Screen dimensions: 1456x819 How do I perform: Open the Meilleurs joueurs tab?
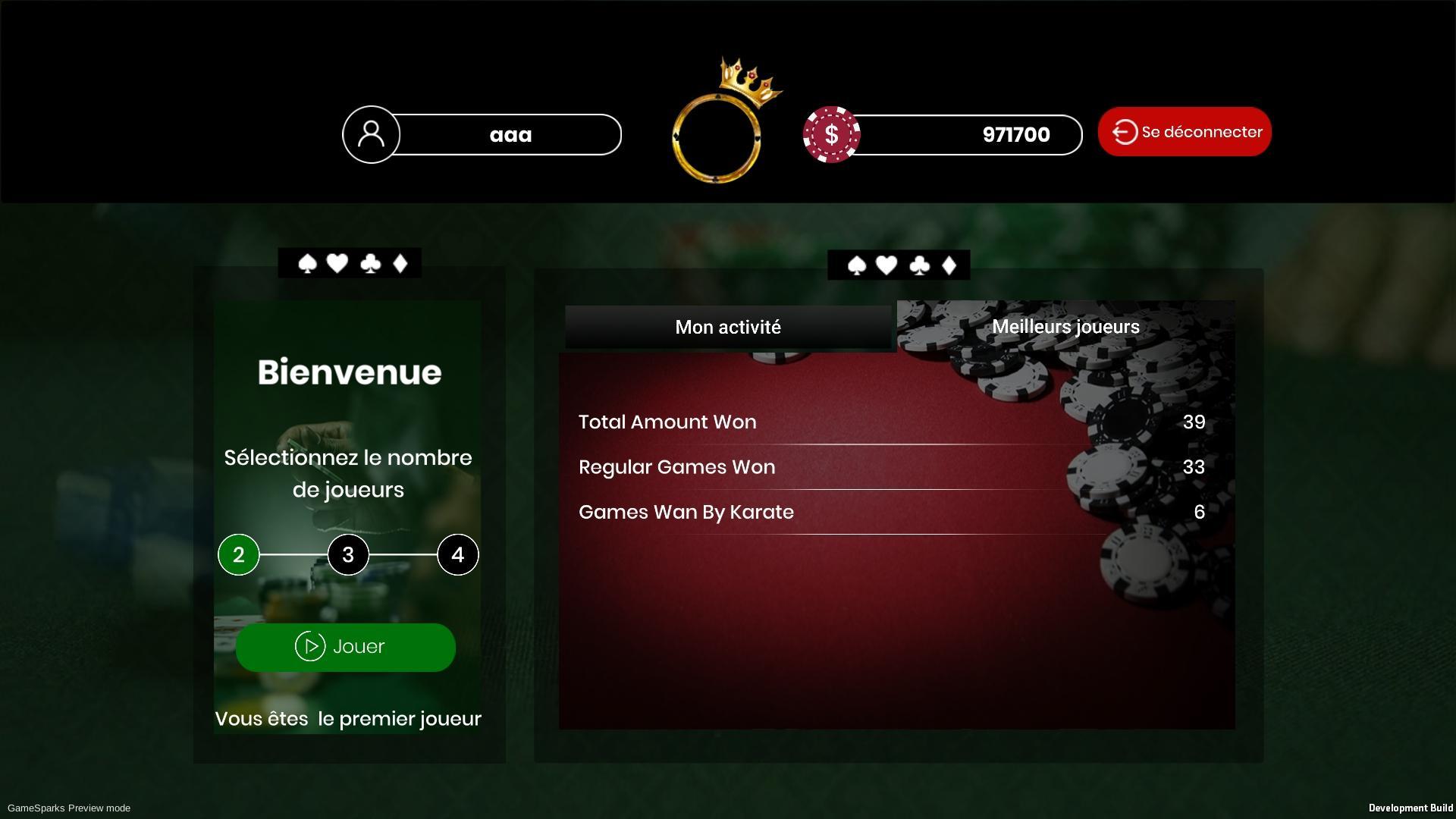coord(1065,327)
